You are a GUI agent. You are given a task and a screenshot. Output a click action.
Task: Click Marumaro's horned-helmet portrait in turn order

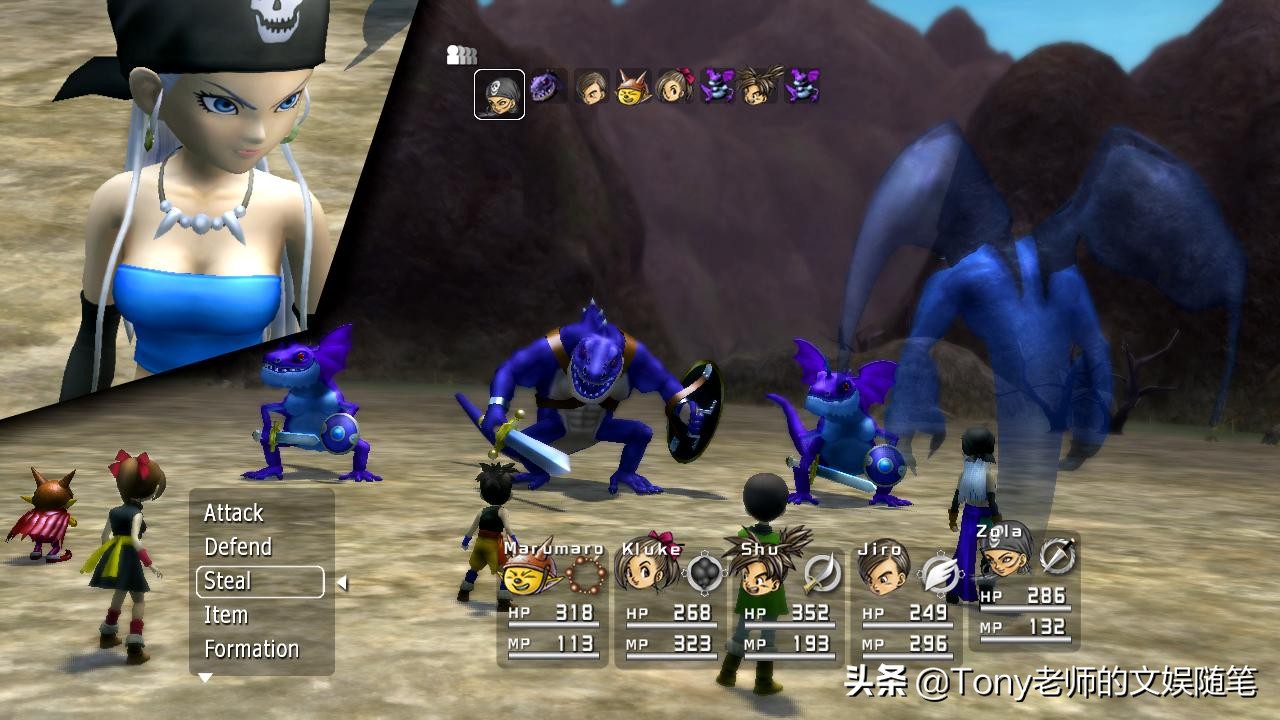coord(632,86)
